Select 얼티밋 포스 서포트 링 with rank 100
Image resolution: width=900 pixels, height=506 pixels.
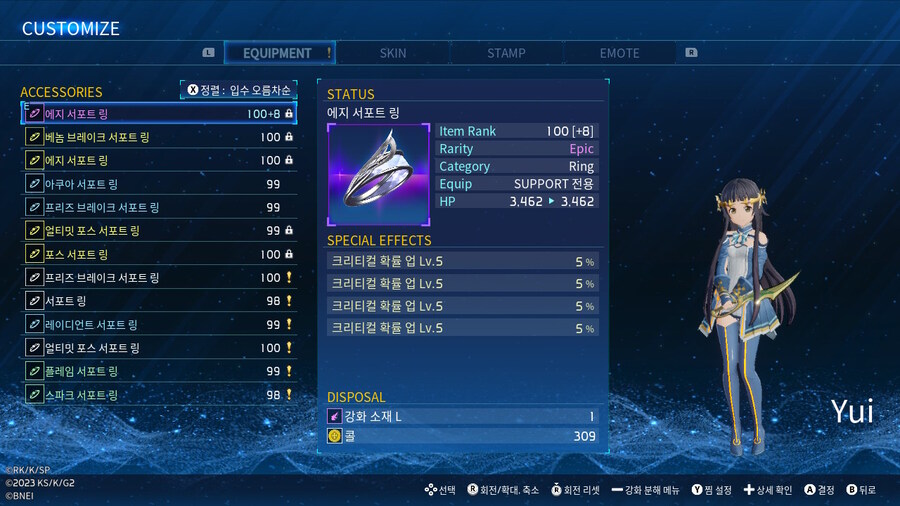(159, 348)
